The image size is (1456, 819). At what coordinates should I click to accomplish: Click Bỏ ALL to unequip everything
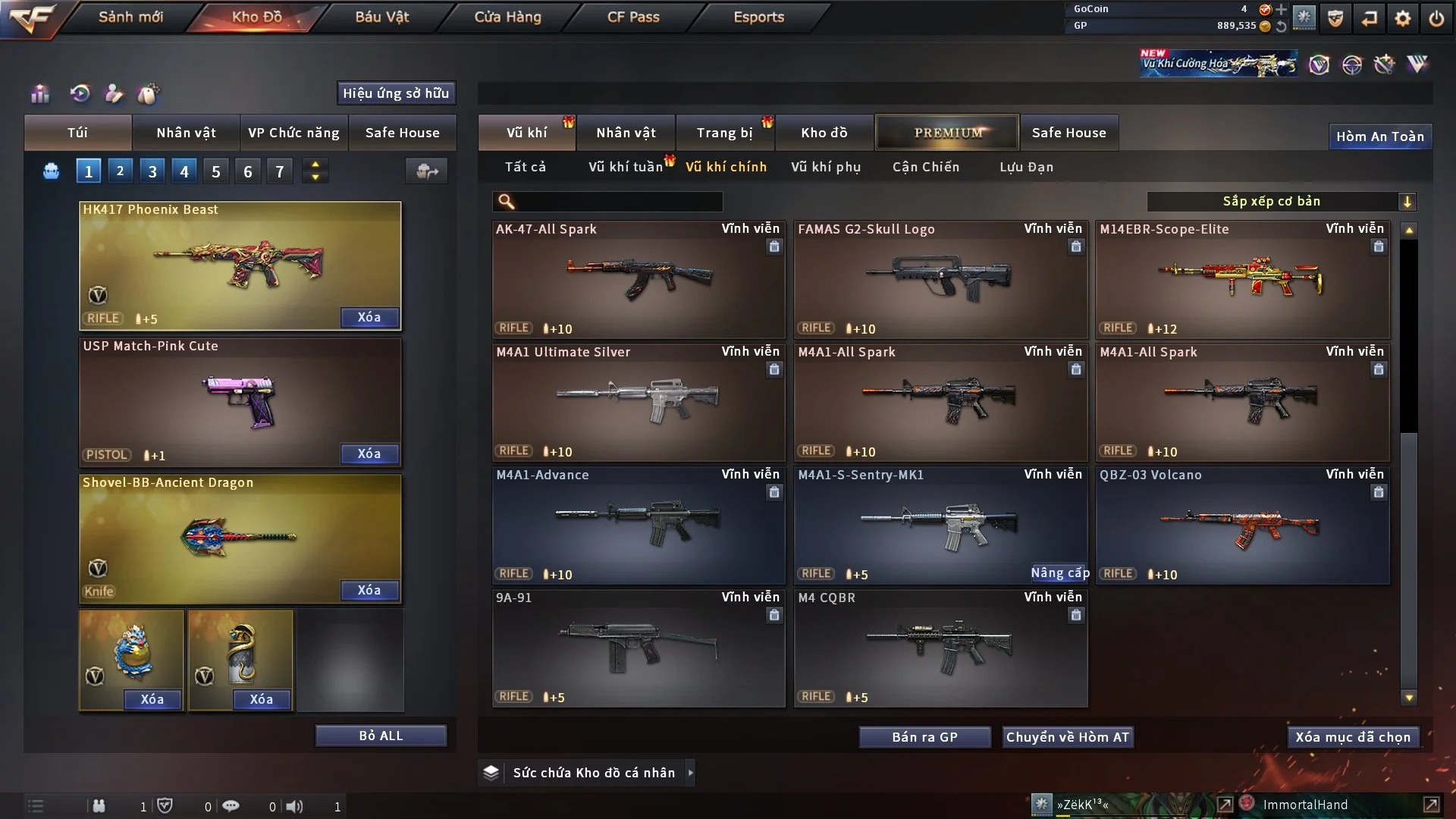click(381, 736)
